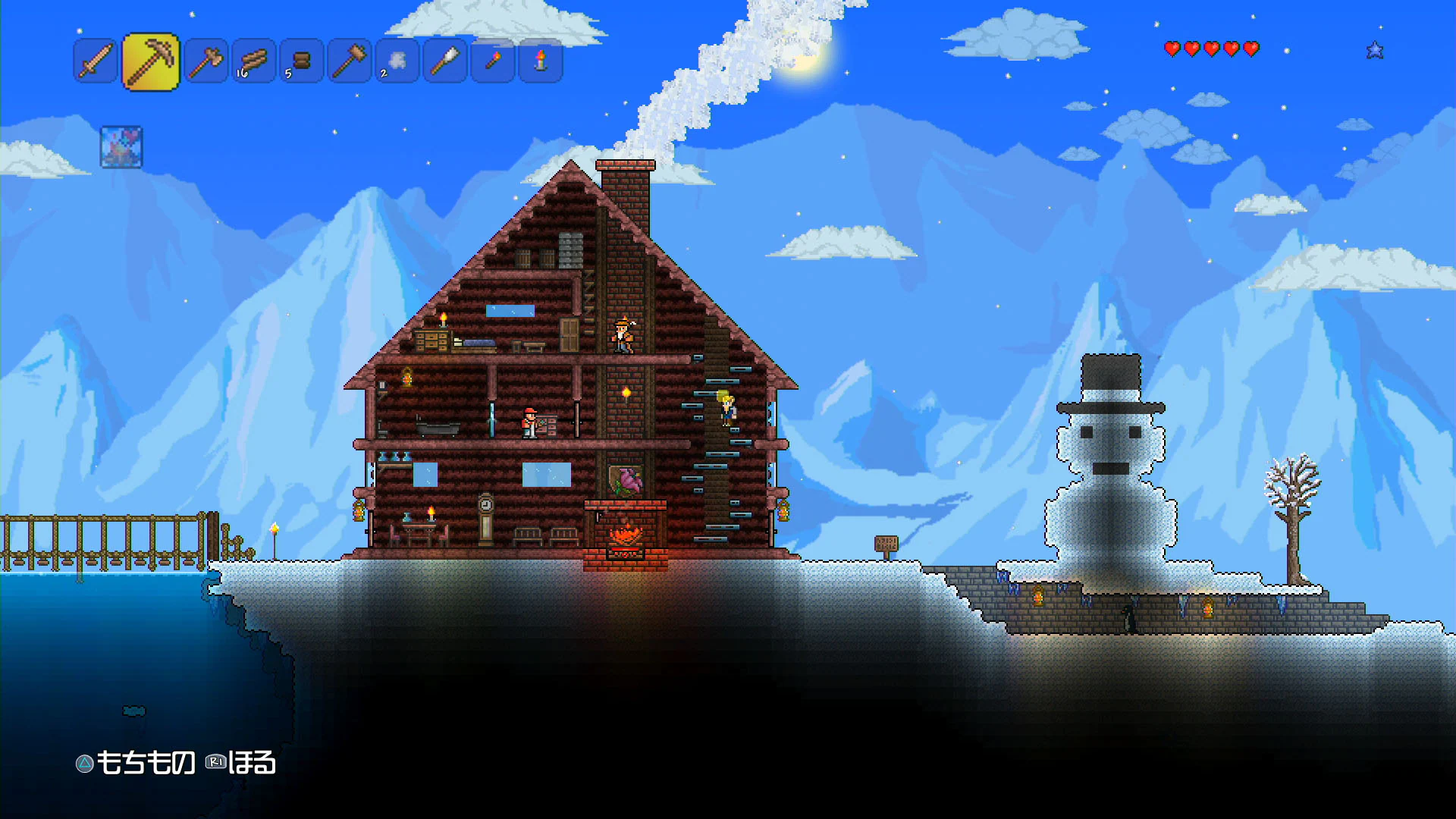1456x819 pixels.
Task: Select the highlighted pickaxe in the hotbar
Action: (151, 62)
